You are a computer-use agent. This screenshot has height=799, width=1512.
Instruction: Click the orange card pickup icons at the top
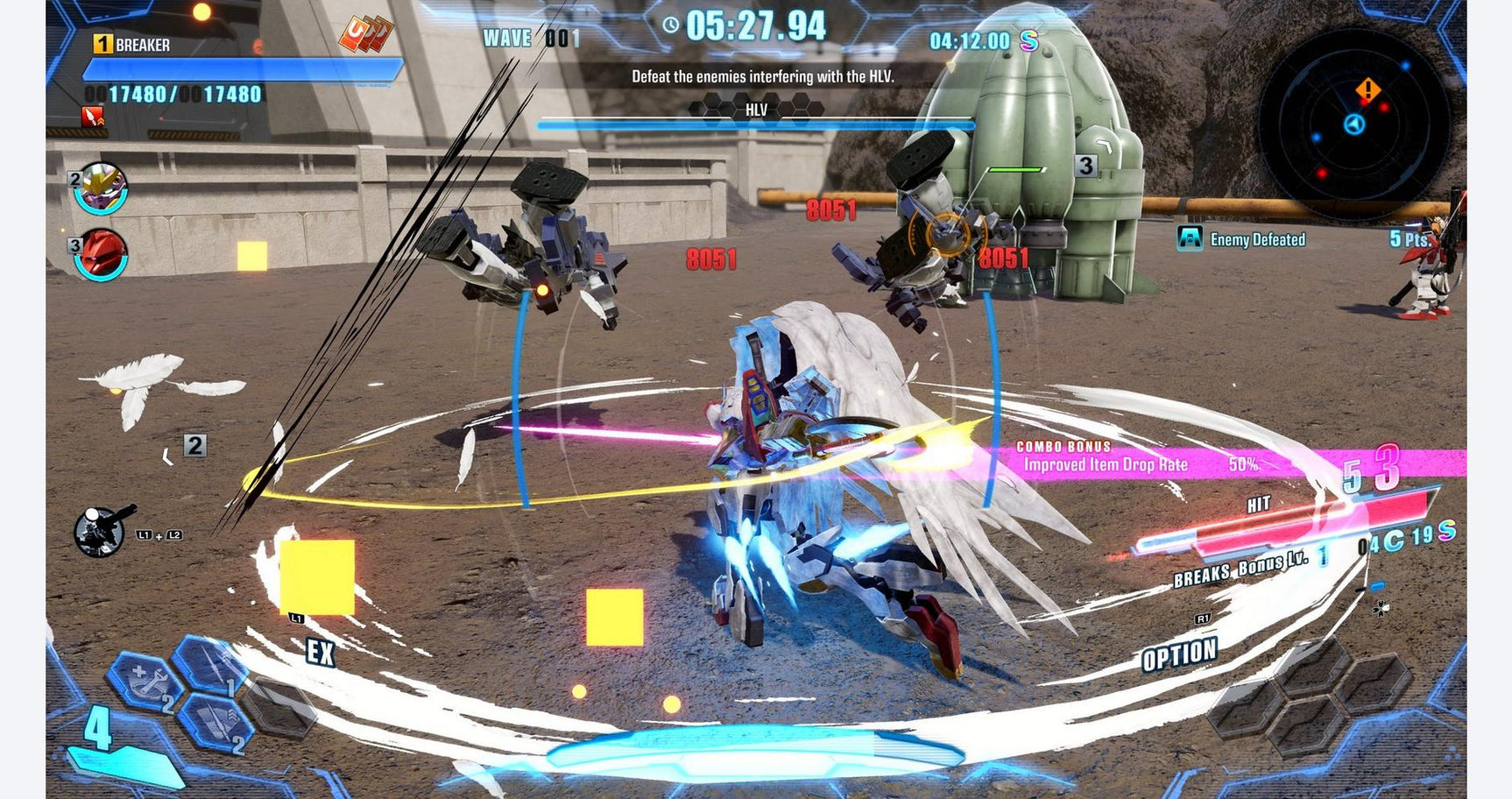[x=366, y=33]
